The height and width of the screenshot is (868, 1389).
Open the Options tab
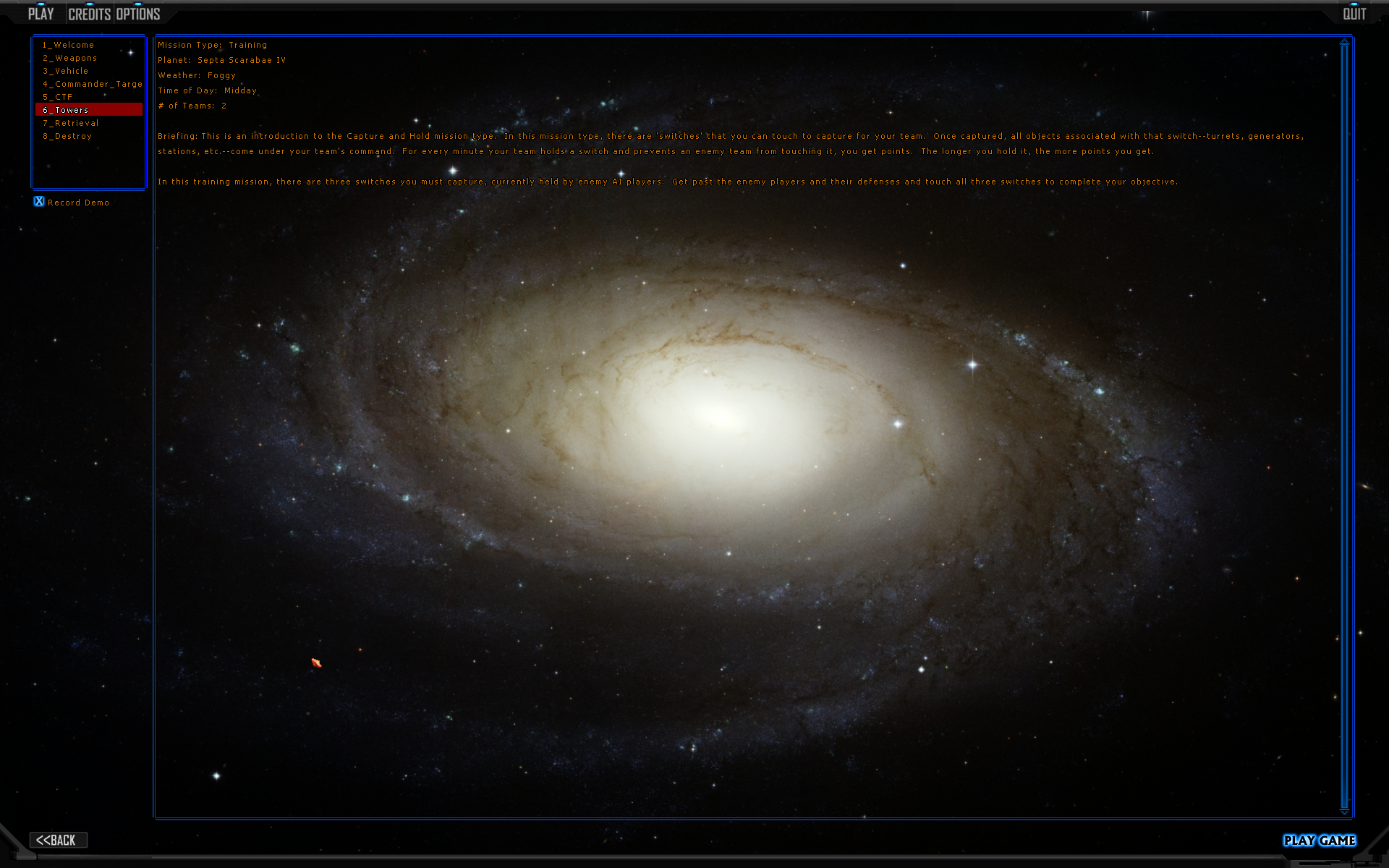[138, 14]
